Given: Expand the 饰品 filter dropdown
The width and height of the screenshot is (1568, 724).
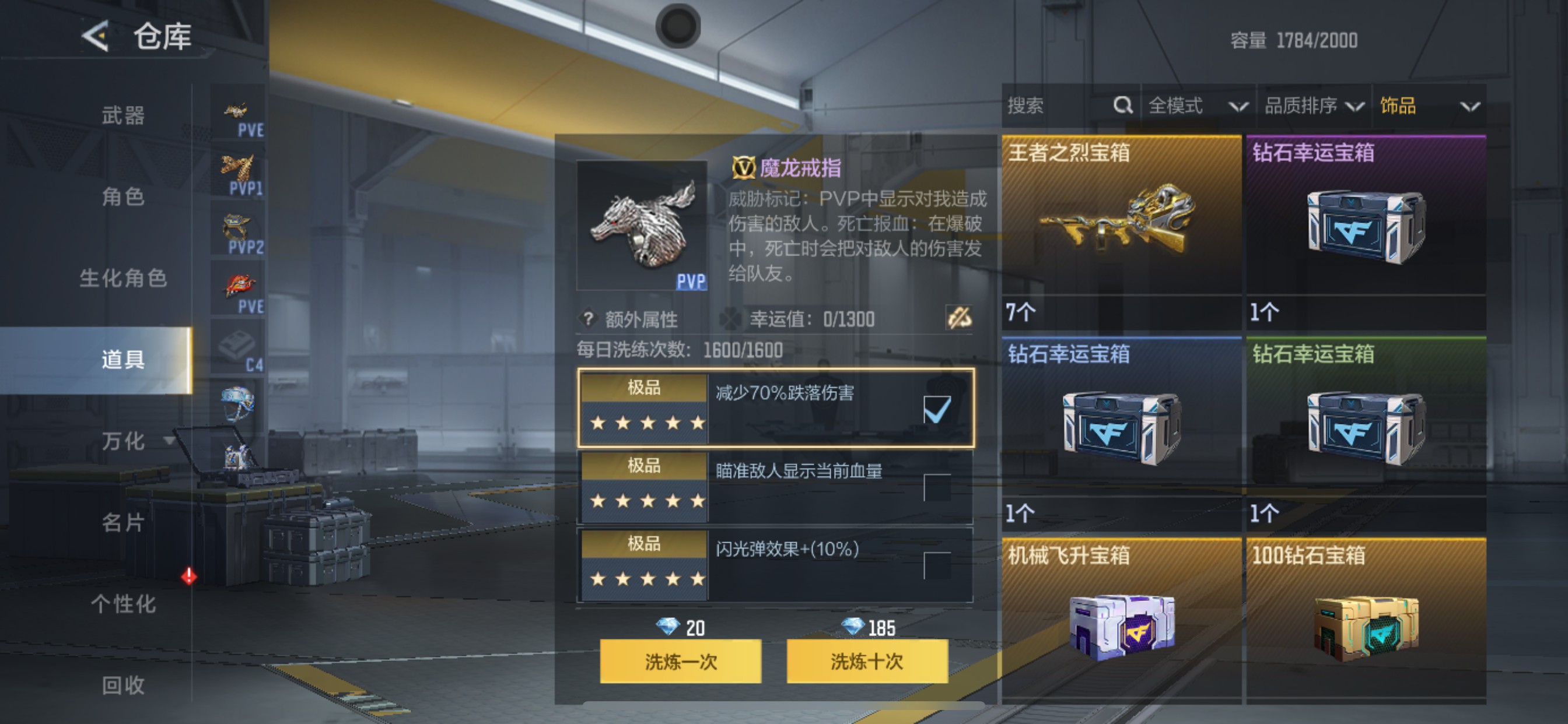Looking at the screenshot, I should pyautogui.click(x=1430, y=106).
